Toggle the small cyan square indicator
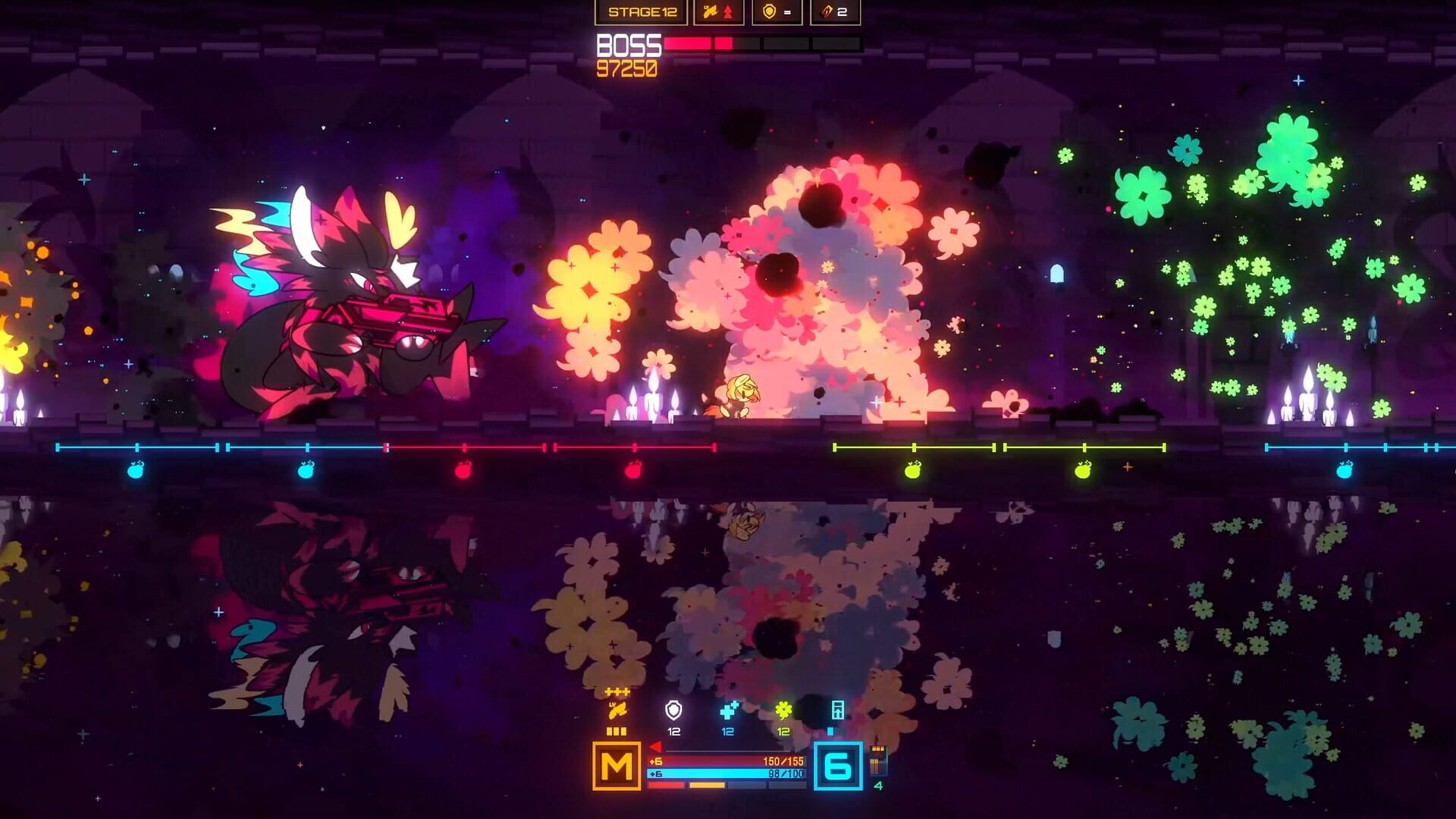1456x819 pixels. 831,732
